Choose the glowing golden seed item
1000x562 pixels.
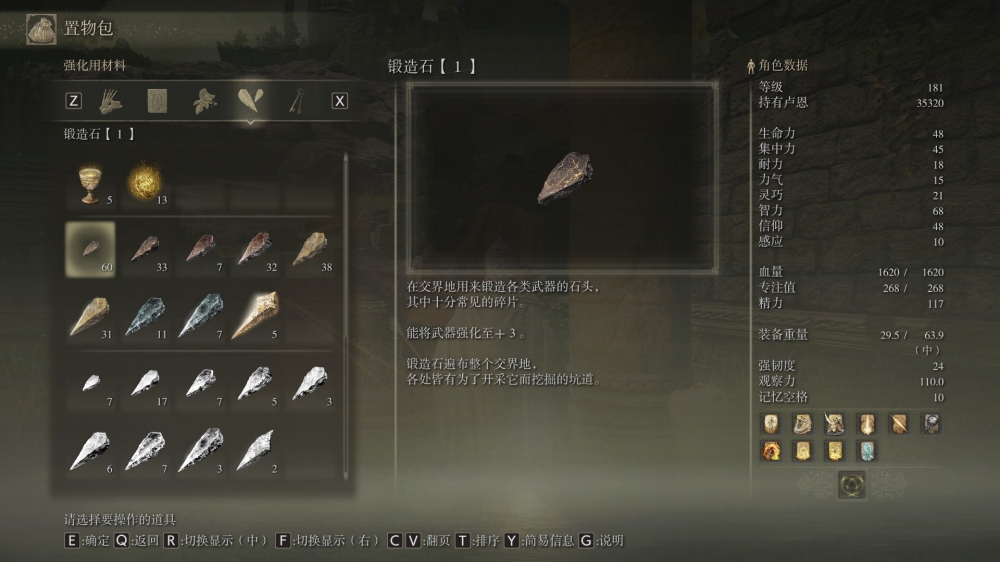click(x=143, y=184)
